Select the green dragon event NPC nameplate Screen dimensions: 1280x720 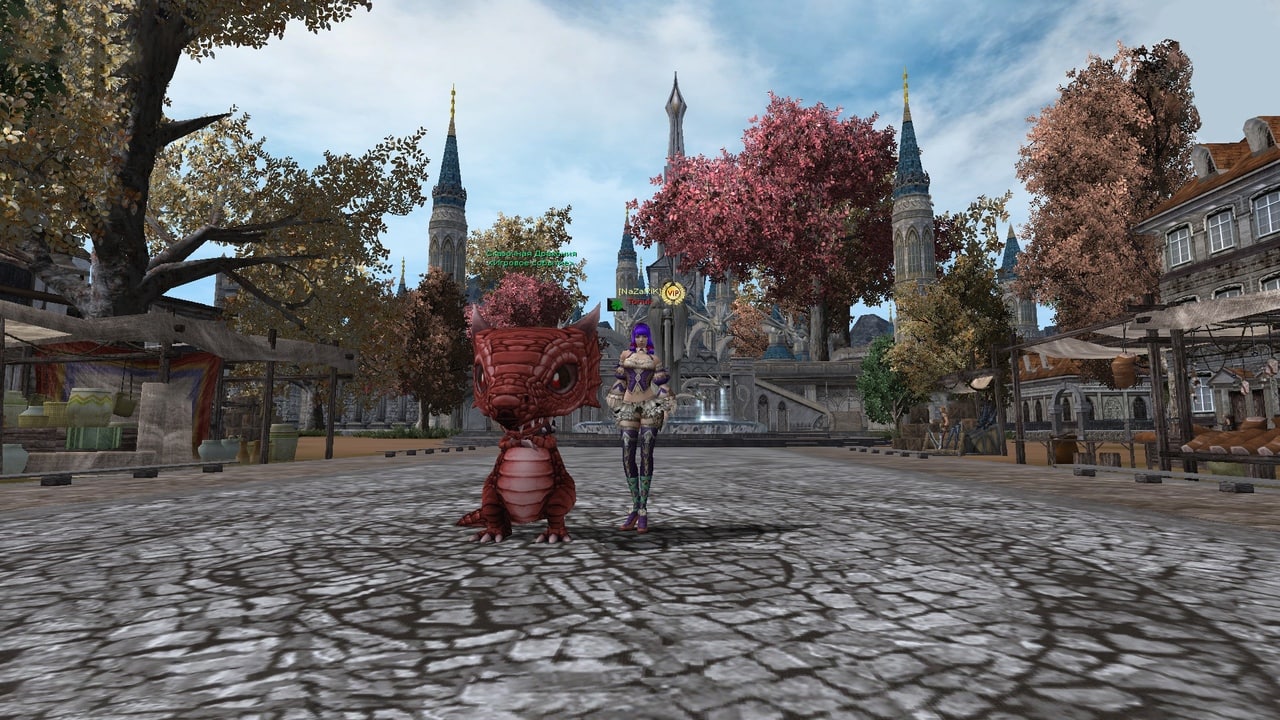coord(532,259)
